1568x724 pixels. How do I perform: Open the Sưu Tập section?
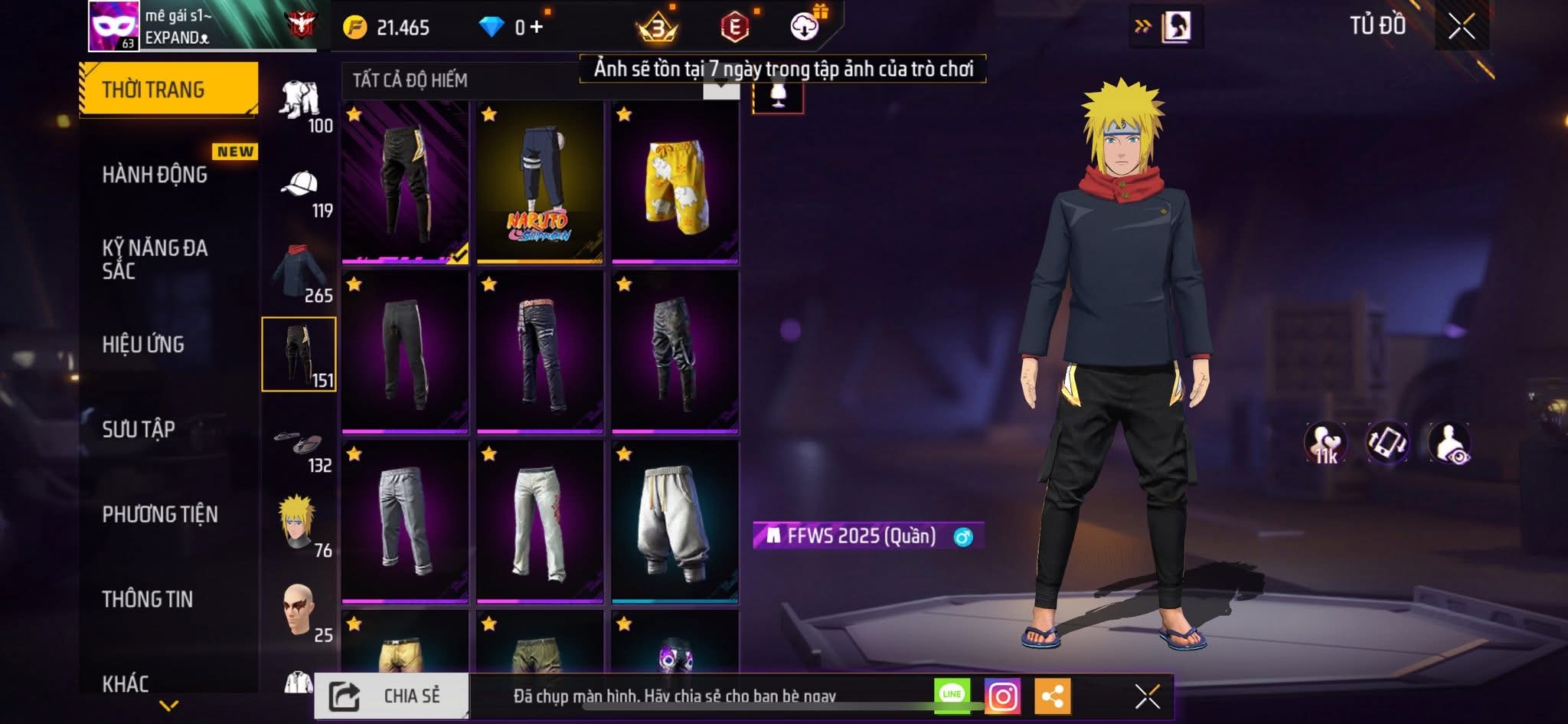139,429
